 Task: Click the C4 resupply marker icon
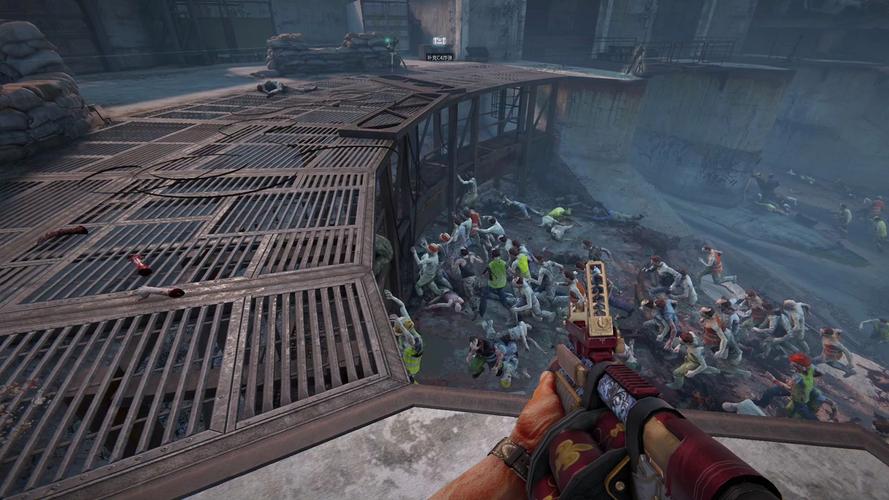[439, 41]
